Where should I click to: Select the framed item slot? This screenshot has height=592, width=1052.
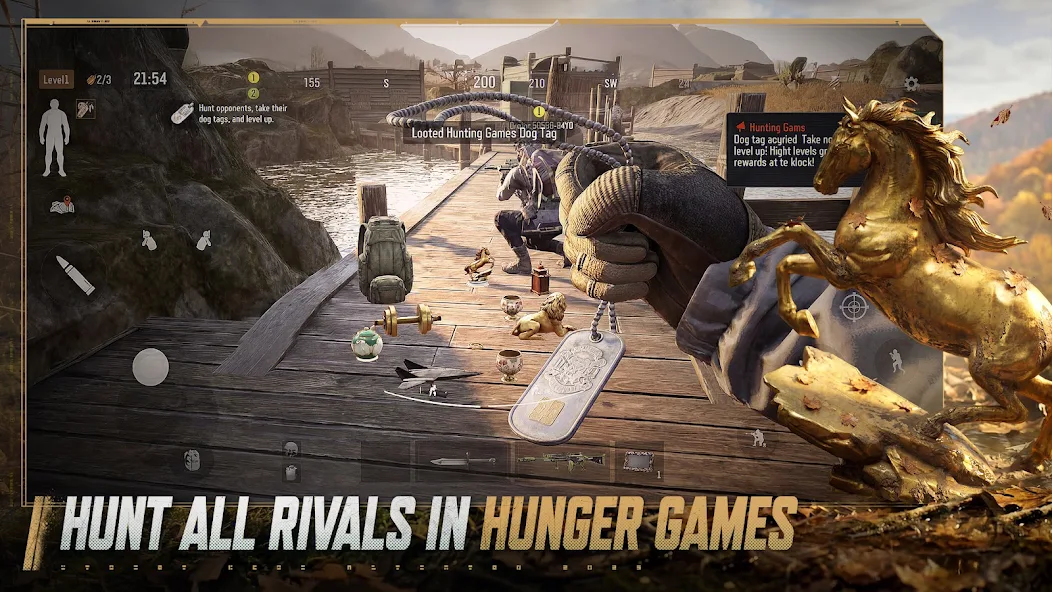point(637,460)
